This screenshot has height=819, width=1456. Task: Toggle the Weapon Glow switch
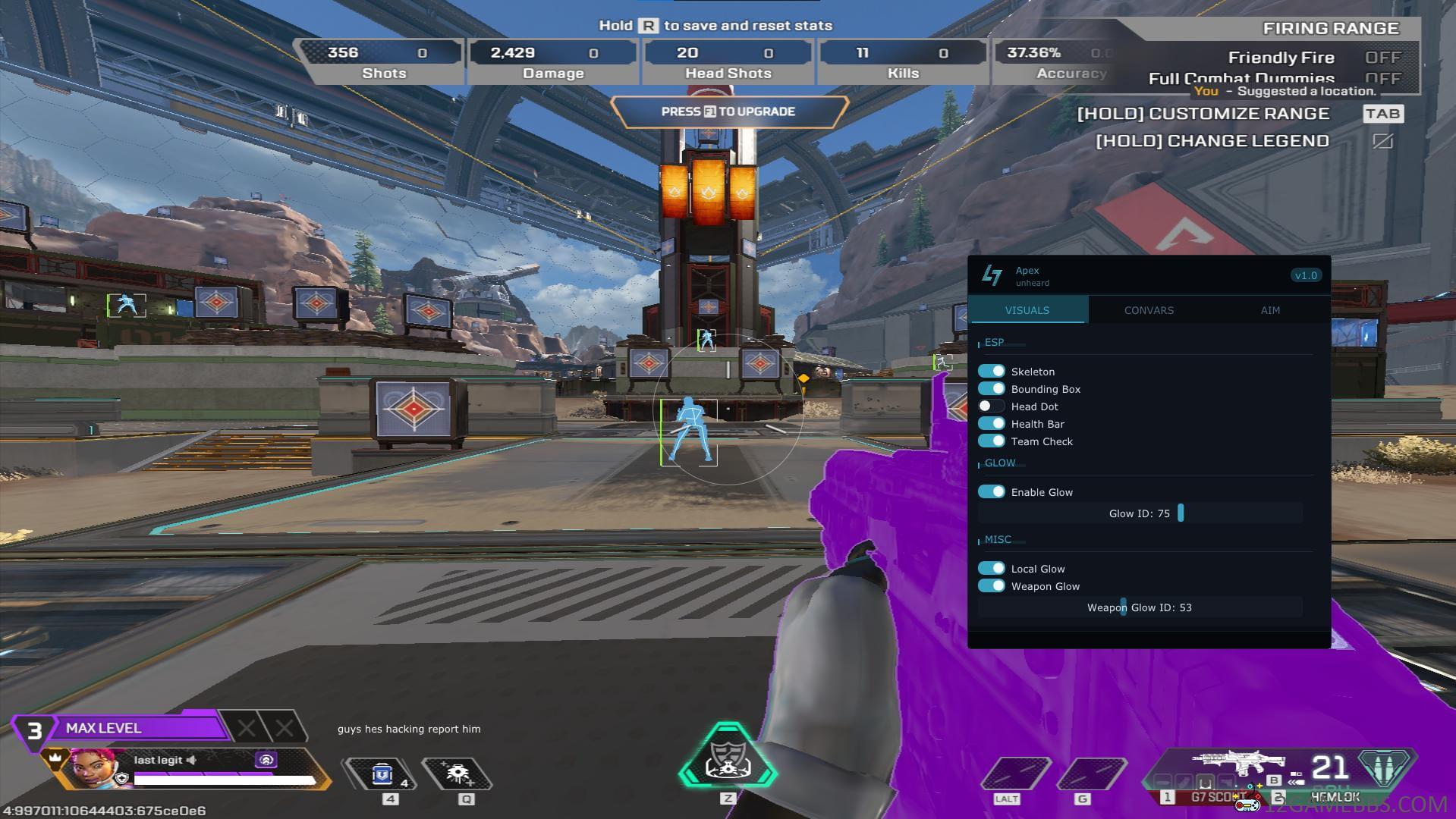pos(991,585)
